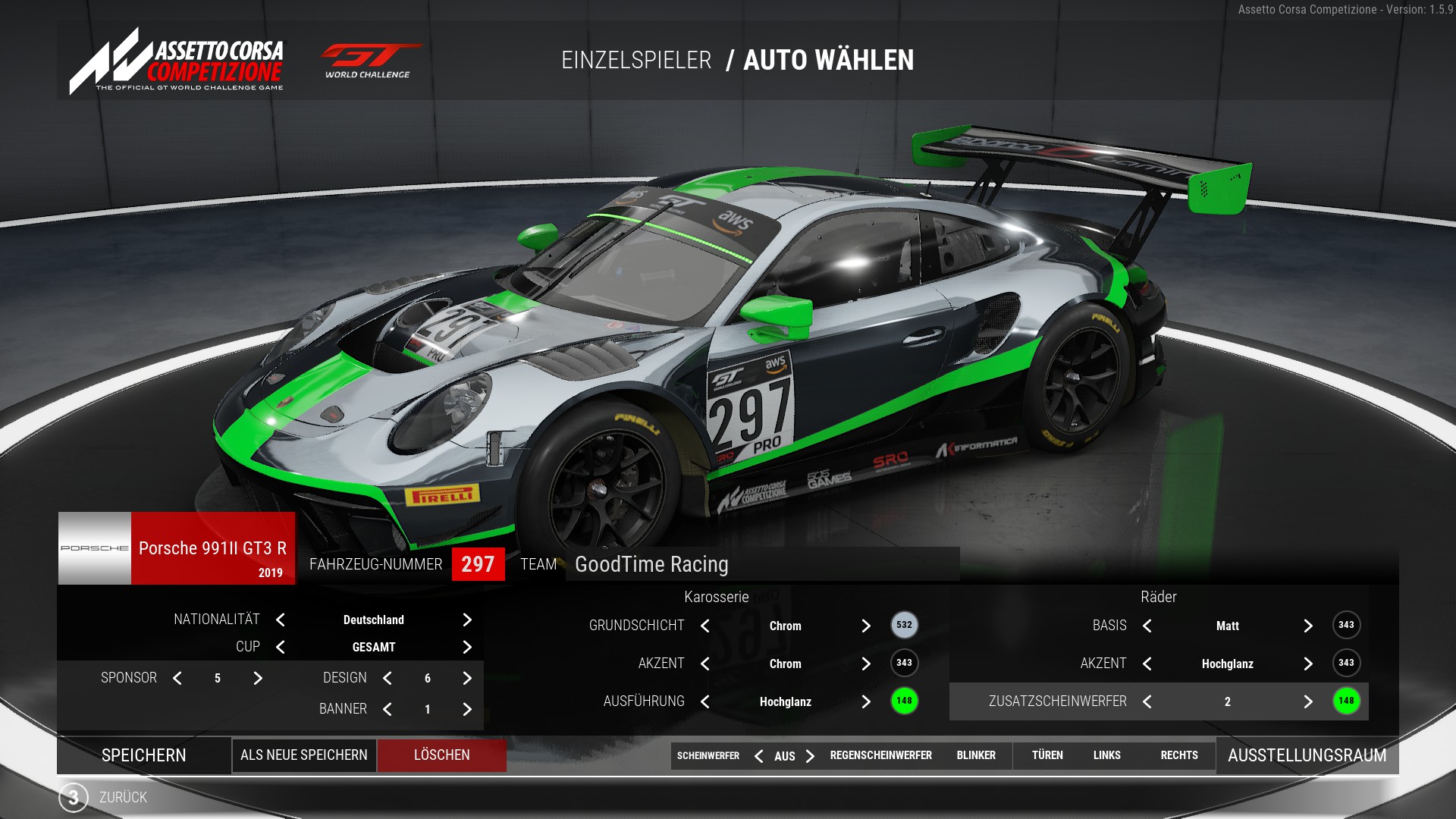
Task: Switch to previous CUP category
Action: click(281, 647)
